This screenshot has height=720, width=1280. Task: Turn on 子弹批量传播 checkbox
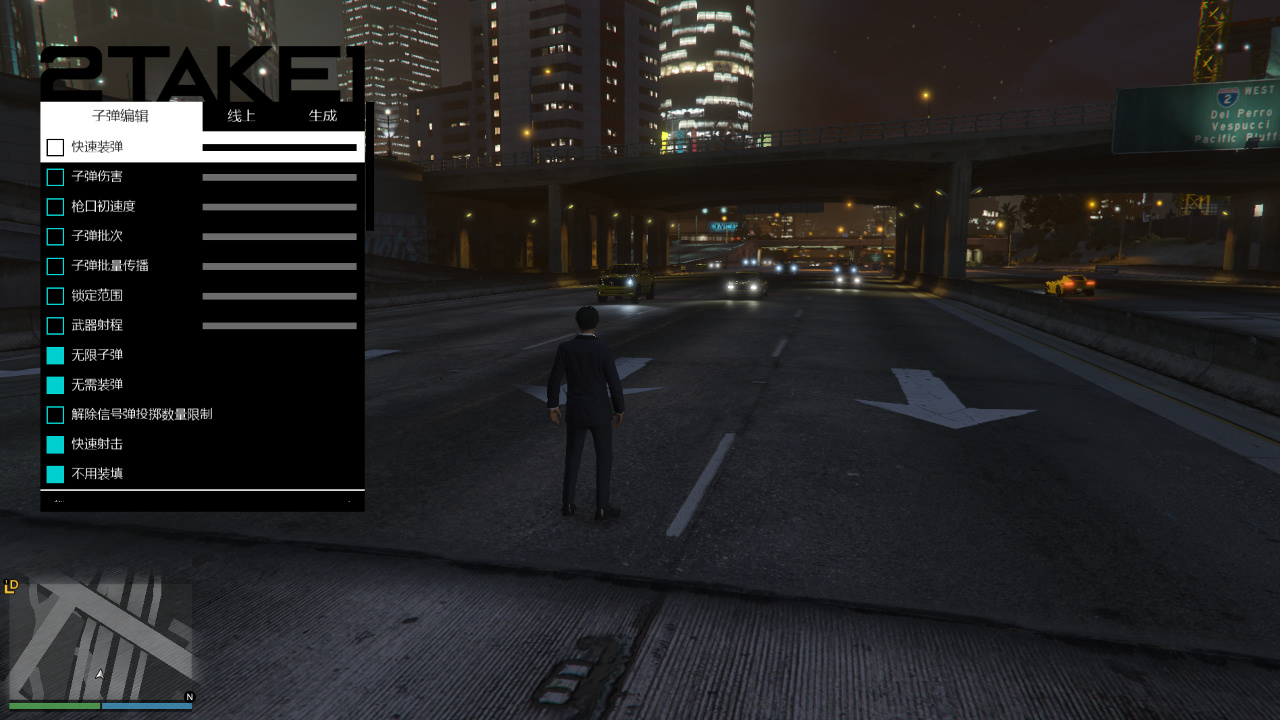coord(55,267)
